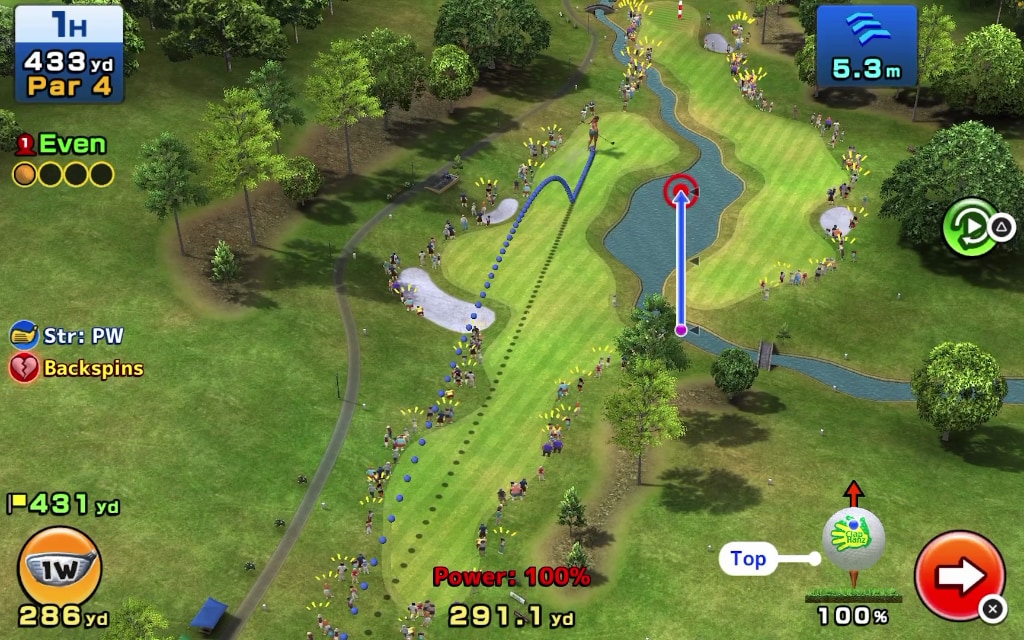Adjust impact point on the golf ball

click(853, 536)
